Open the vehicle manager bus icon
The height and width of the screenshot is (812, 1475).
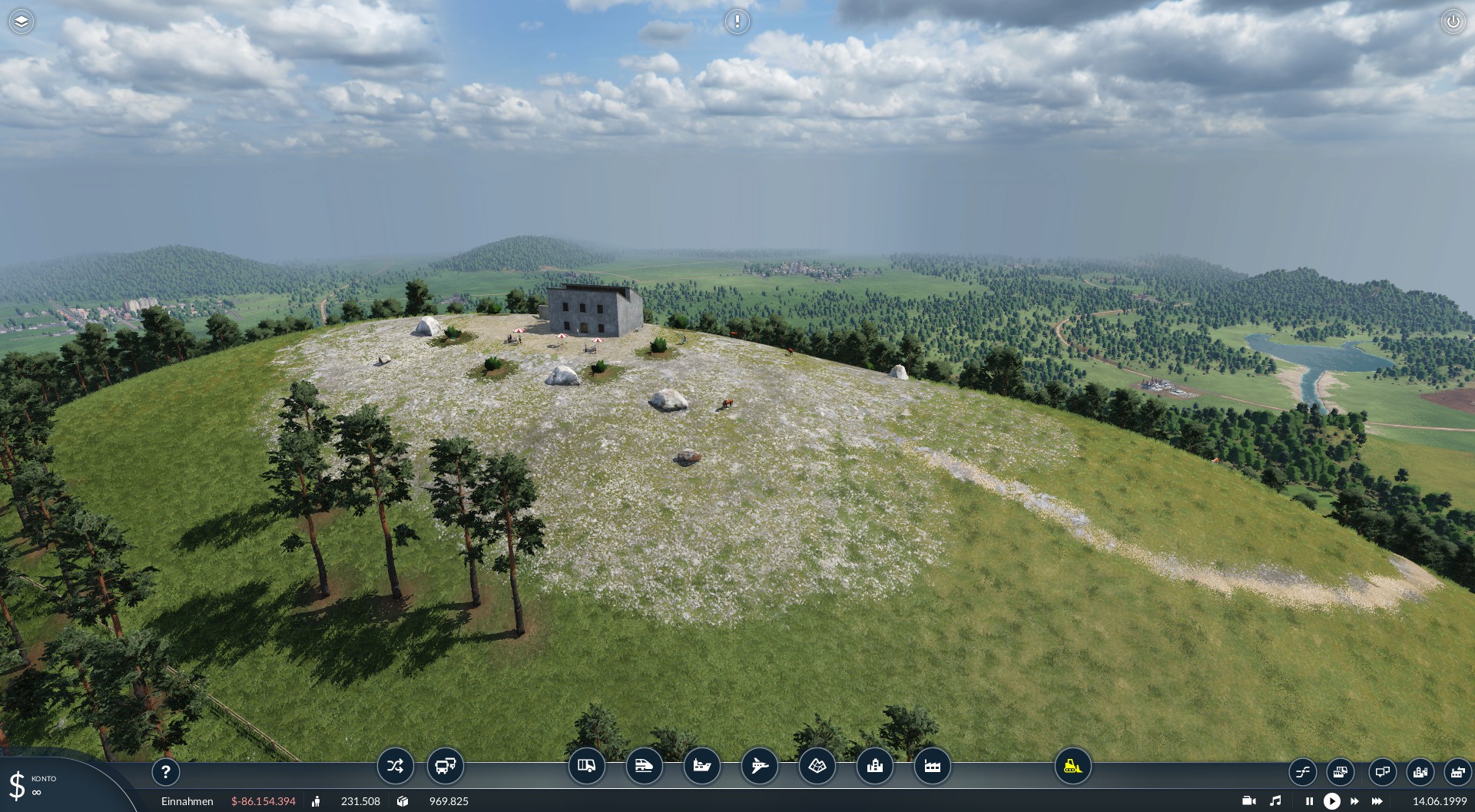coord(446,766)
